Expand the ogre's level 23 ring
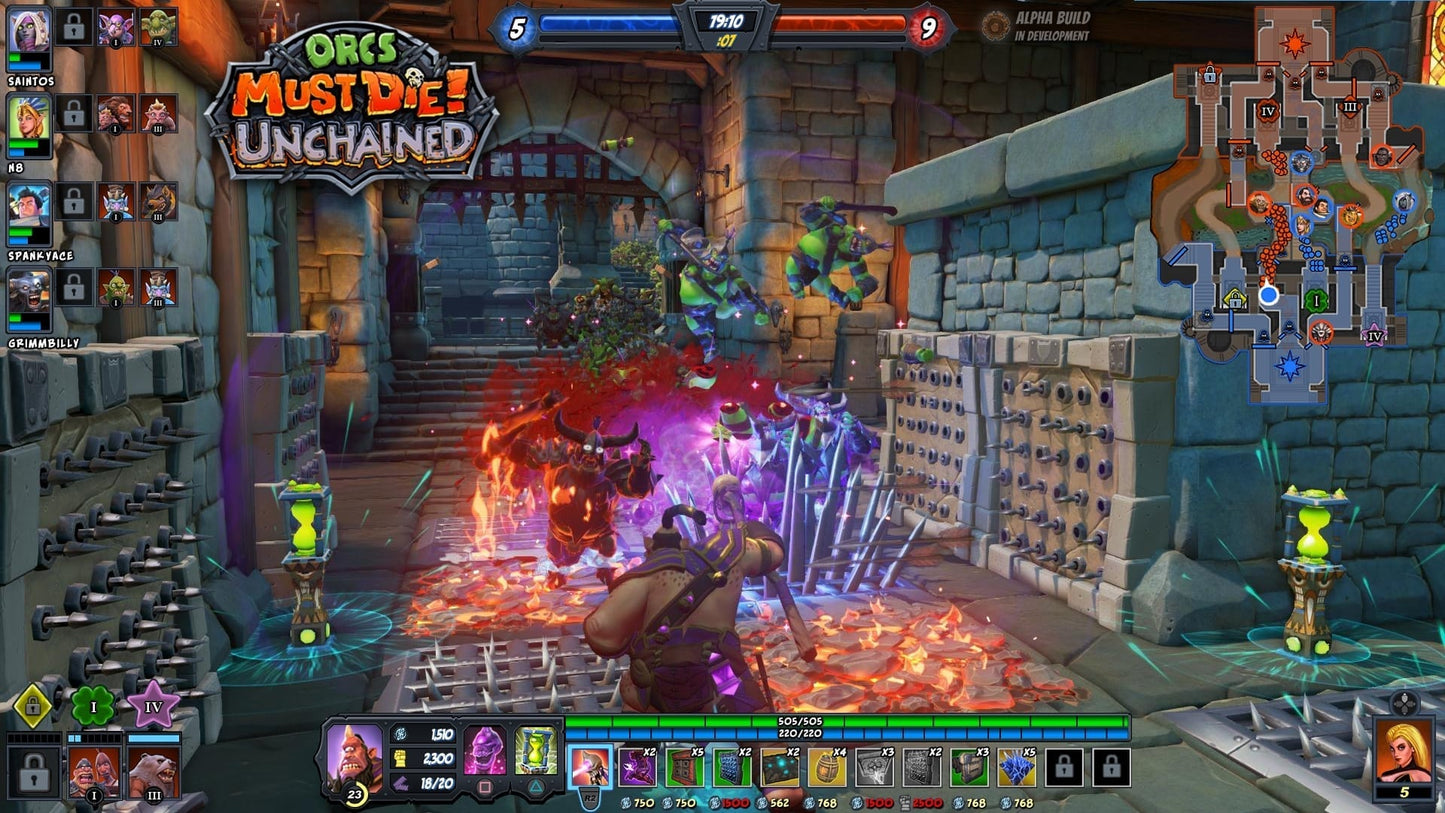1445x813 pixels. tap(353, 795)
